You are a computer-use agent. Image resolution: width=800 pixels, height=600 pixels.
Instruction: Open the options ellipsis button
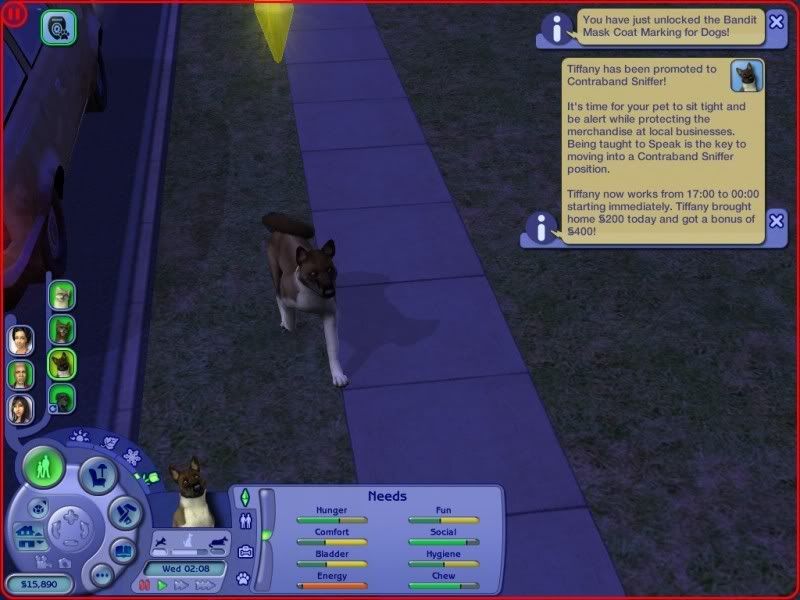(100, 574)
